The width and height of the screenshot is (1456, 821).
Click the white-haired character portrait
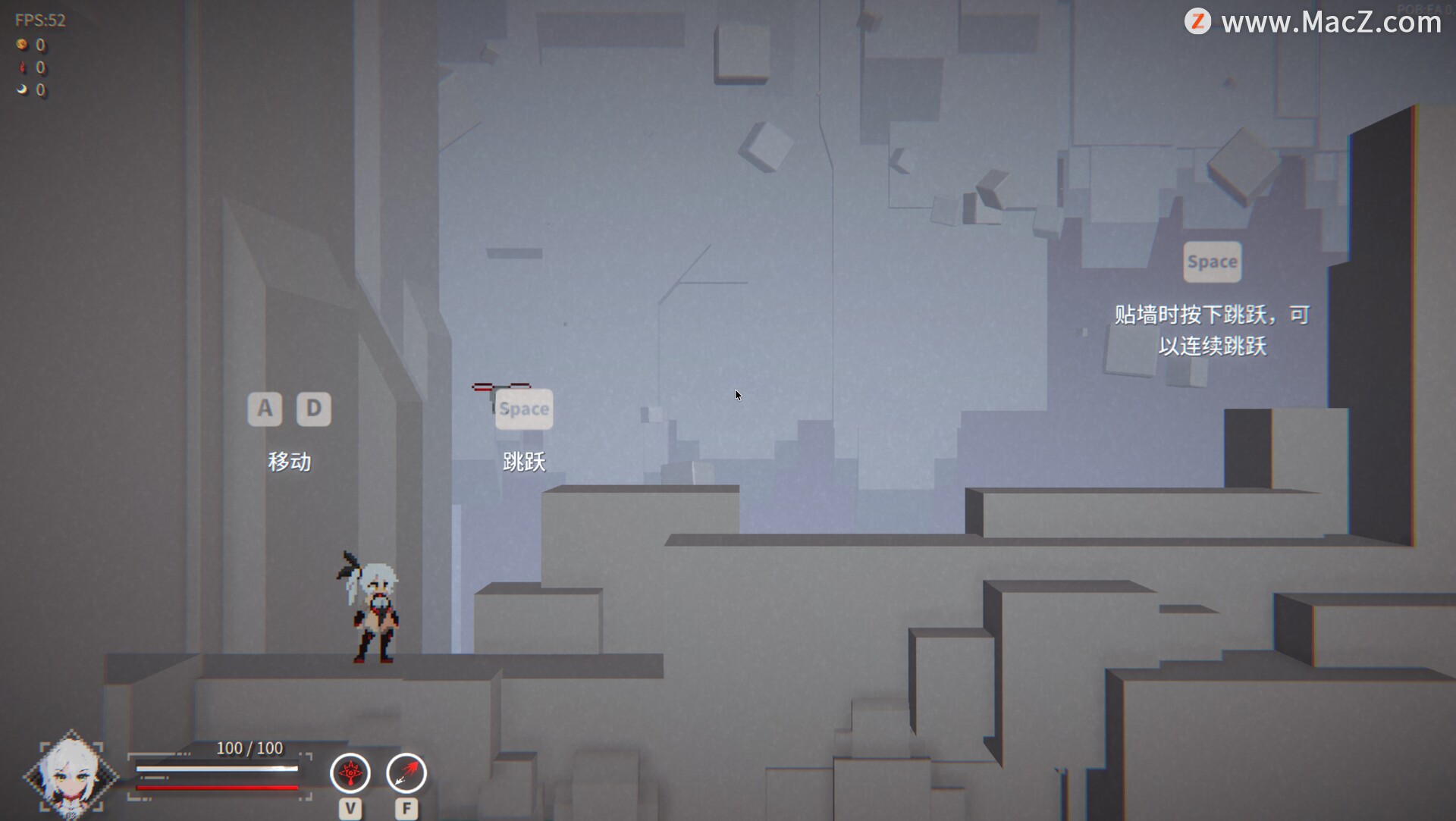point(71,776)
